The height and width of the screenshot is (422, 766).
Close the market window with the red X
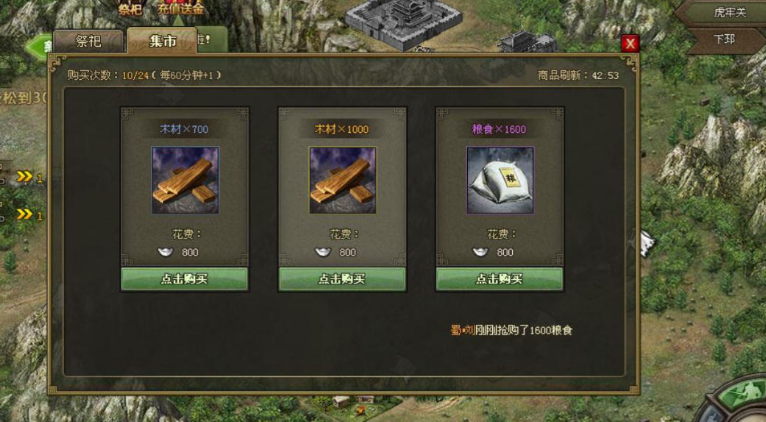click(630, 43)
